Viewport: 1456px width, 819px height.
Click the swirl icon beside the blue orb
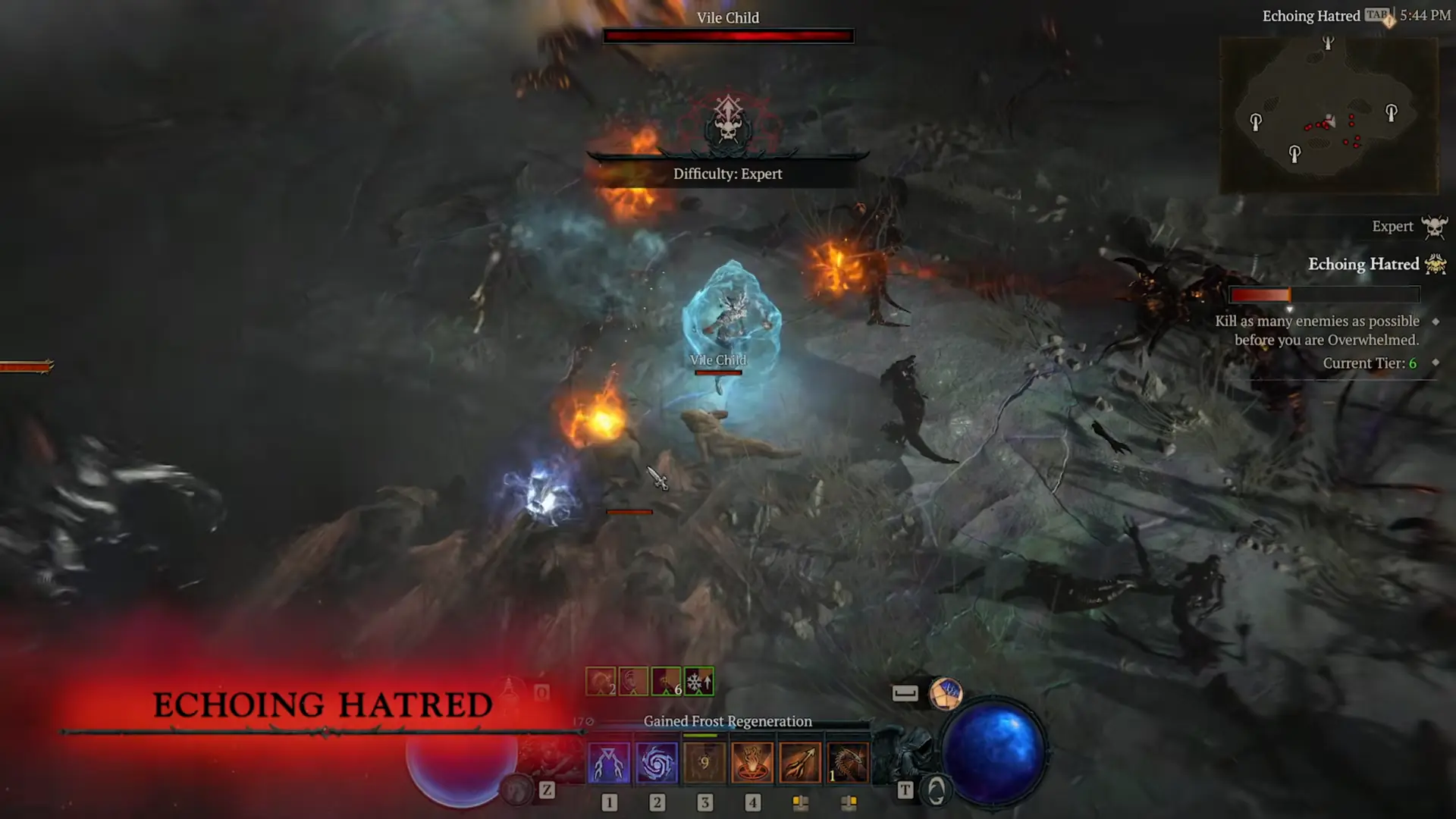(937, 791)
